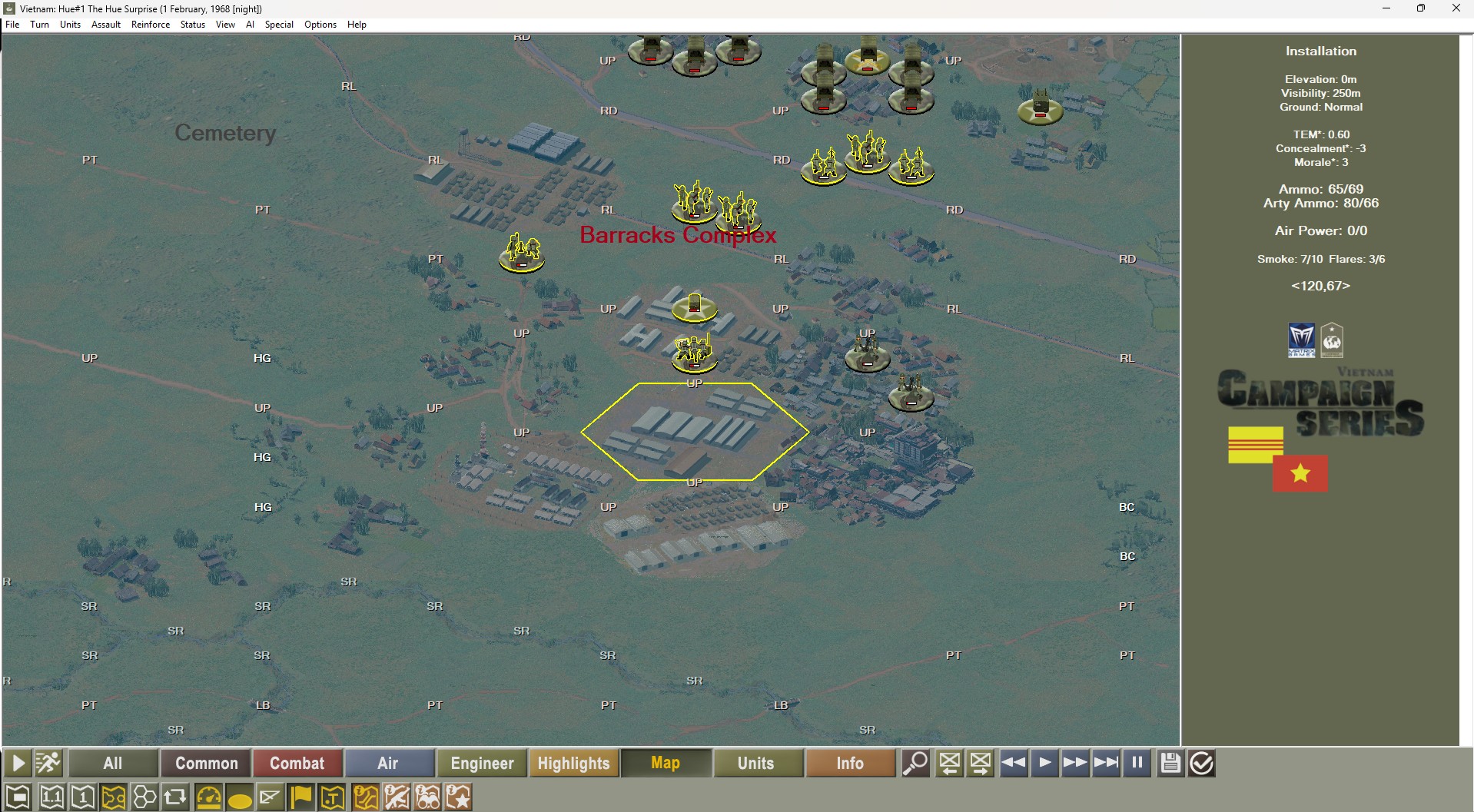Open the Turn menu

tap(39, 25)
